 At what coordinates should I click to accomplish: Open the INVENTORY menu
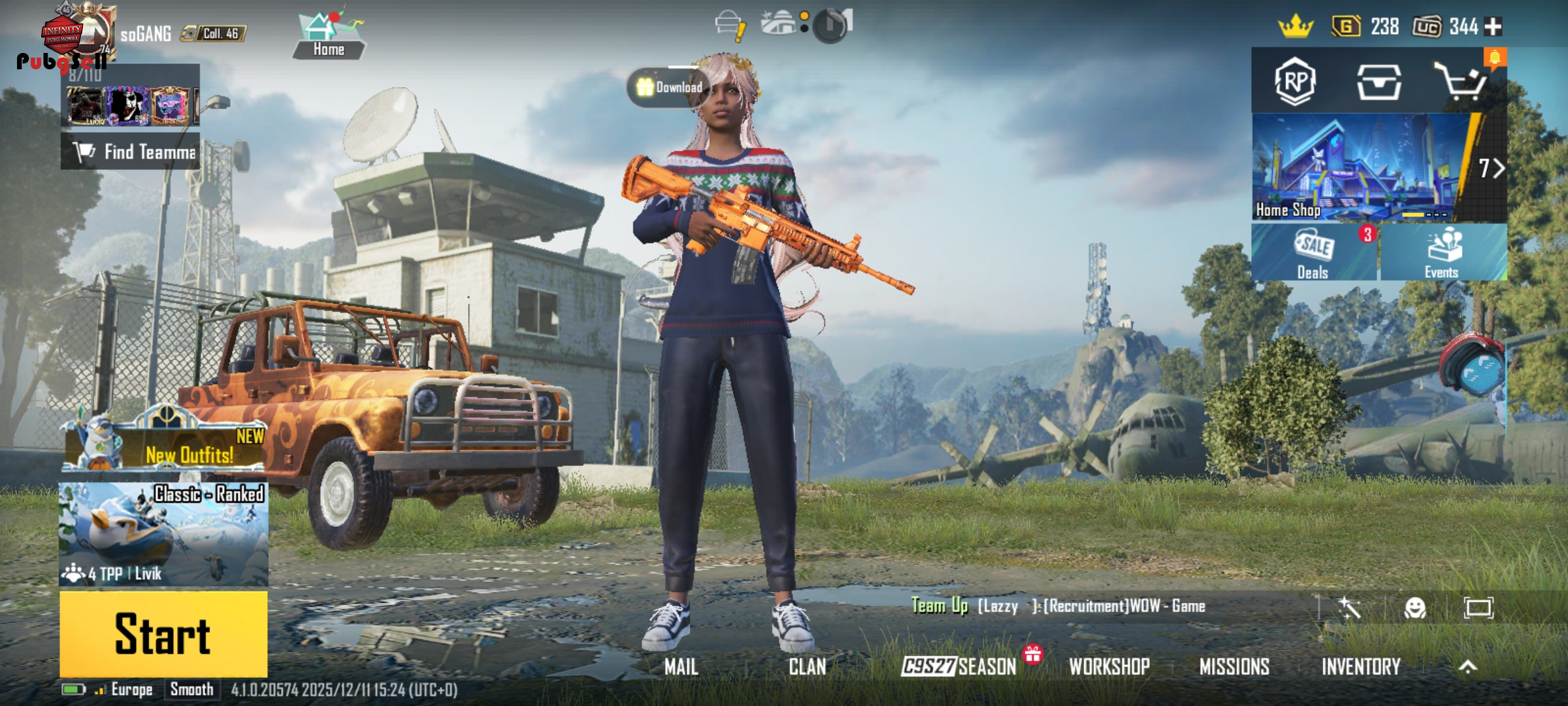click(x=1361, y=667)
